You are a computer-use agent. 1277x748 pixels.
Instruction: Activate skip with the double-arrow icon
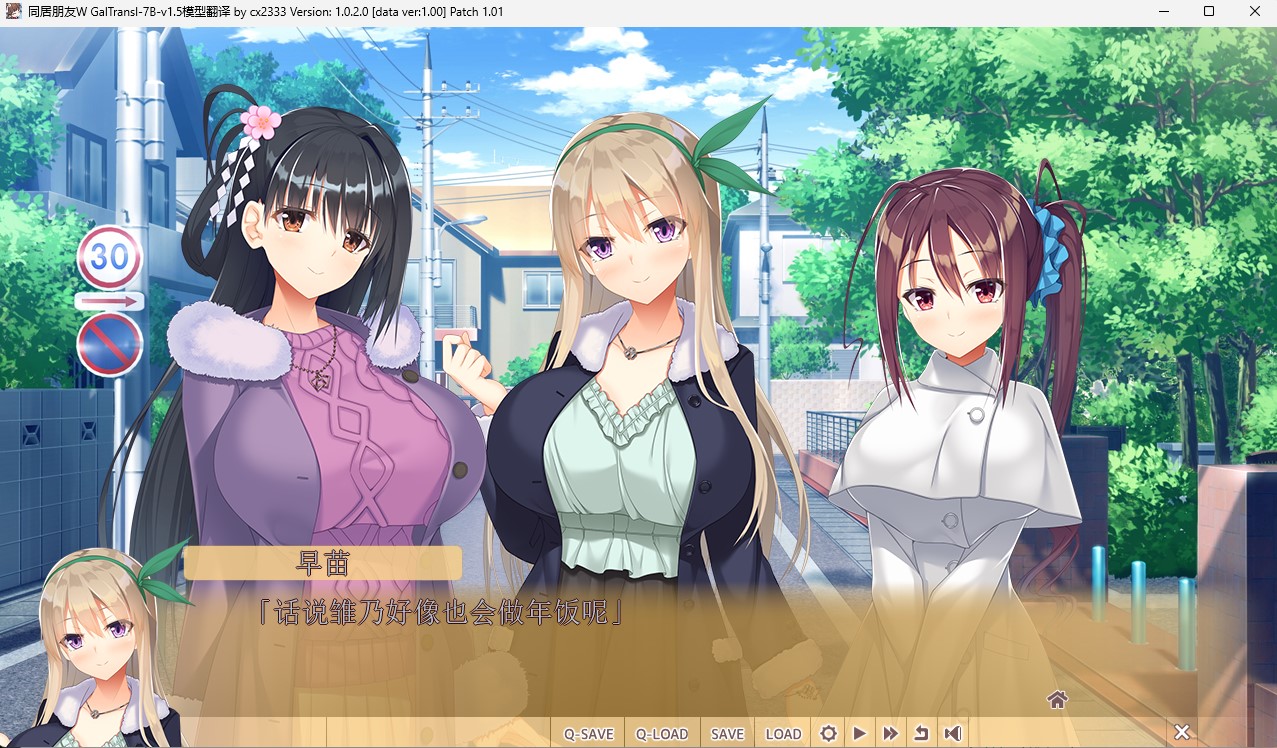890,733
